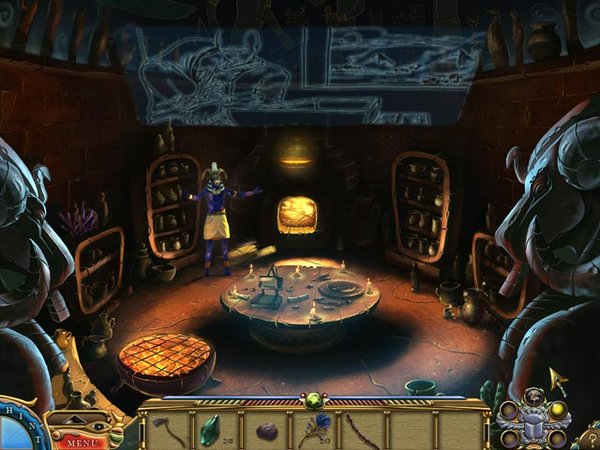Choose the dark stone inventory item
Image resolution: width=600 pixels, height=450 pixels.
point(265,431)
